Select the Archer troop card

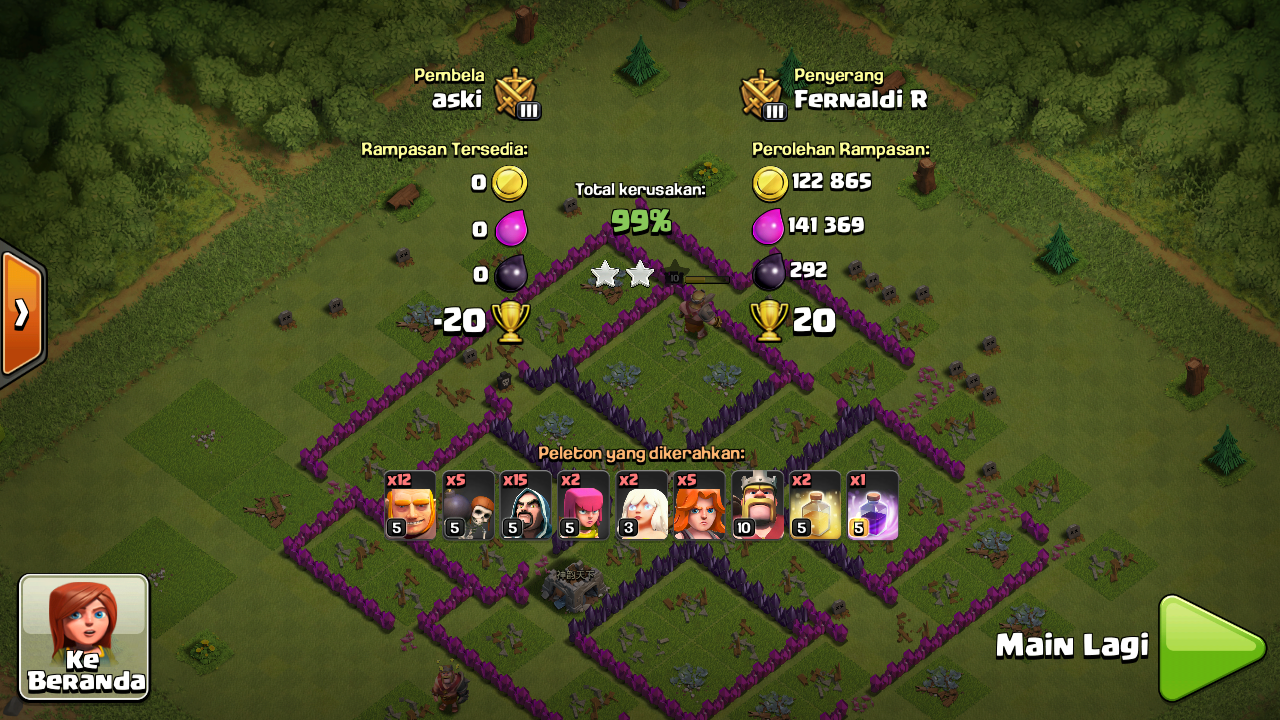584,505
